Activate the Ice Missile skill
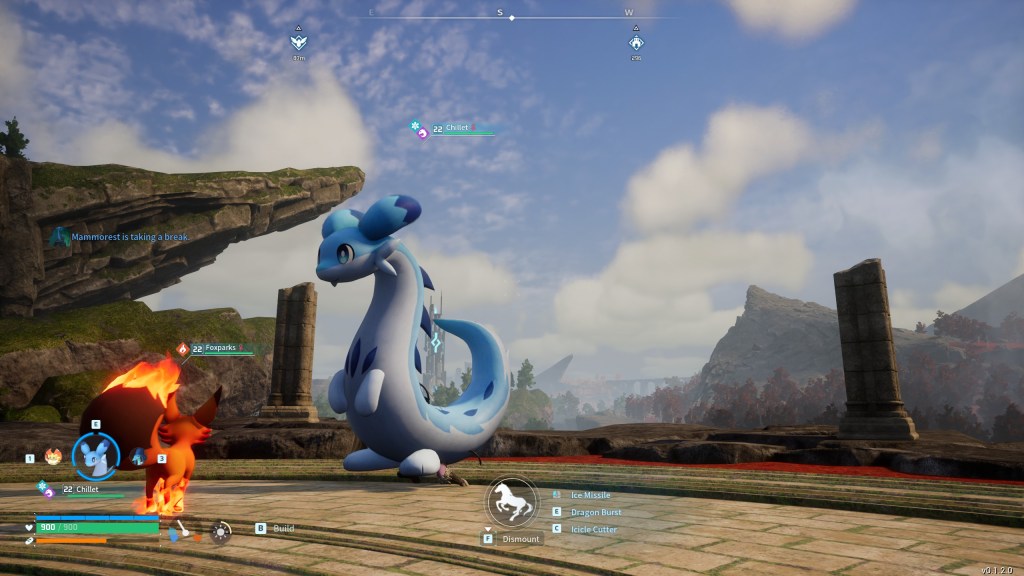Viewport: 1024px width, 576px height. (589, 495)
